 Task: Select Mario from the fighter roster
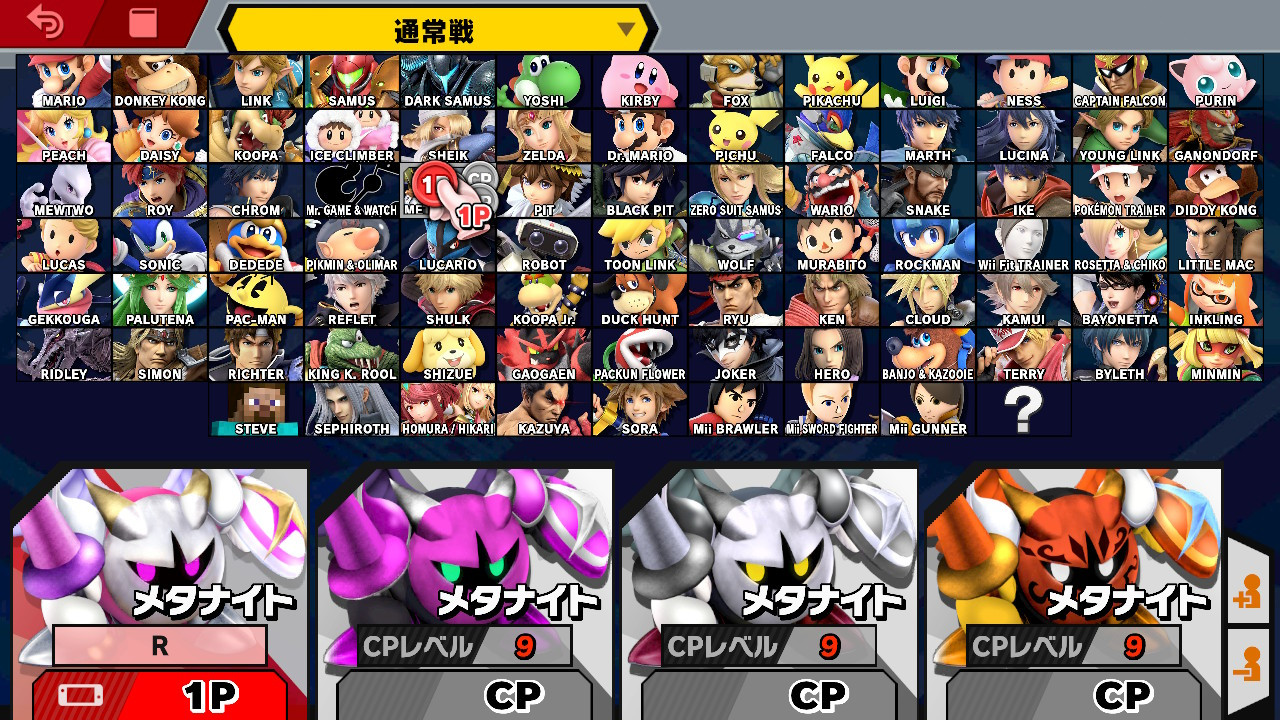tap(63, 80)
